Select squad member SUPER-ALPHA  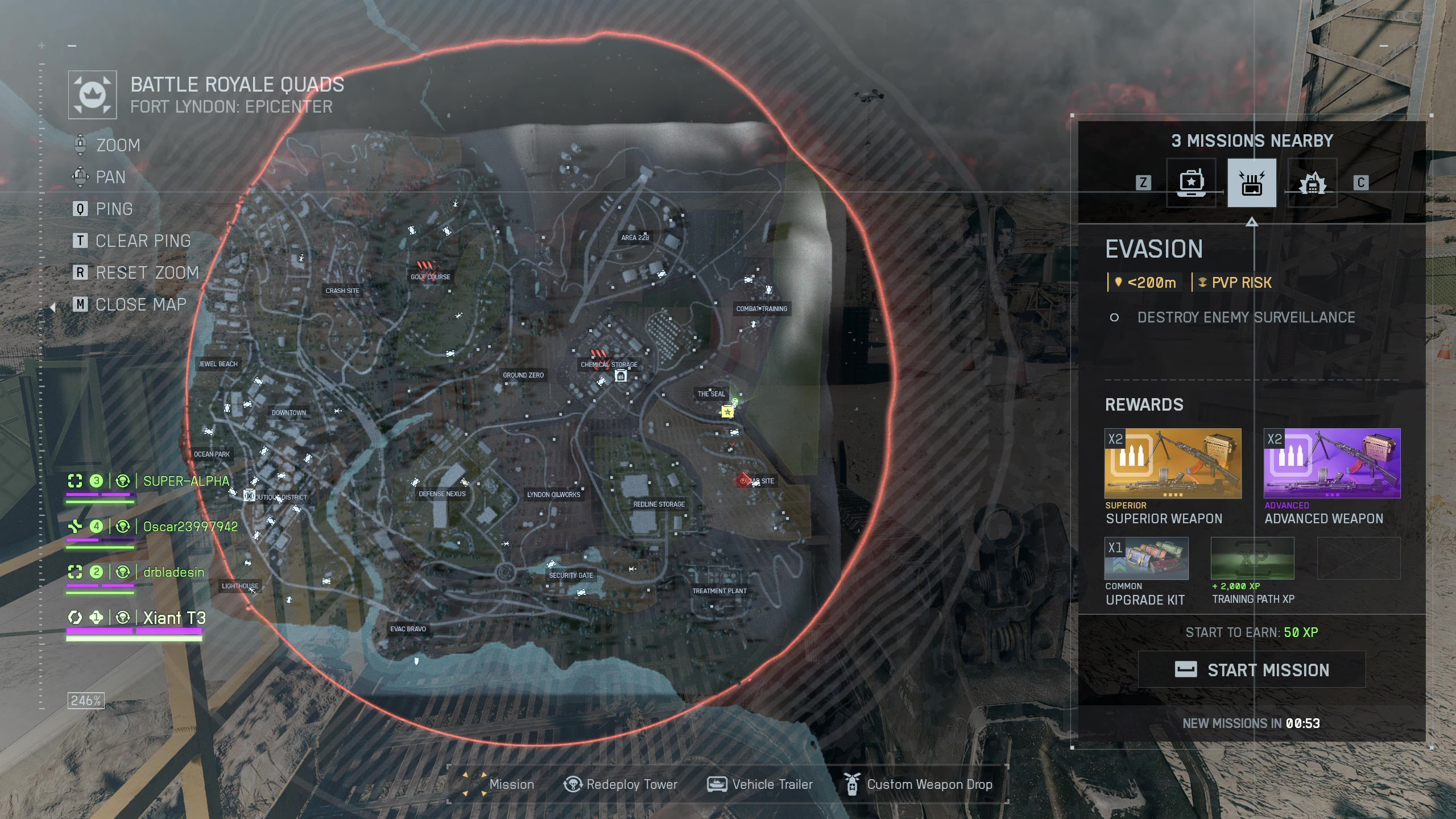(185, 481)
